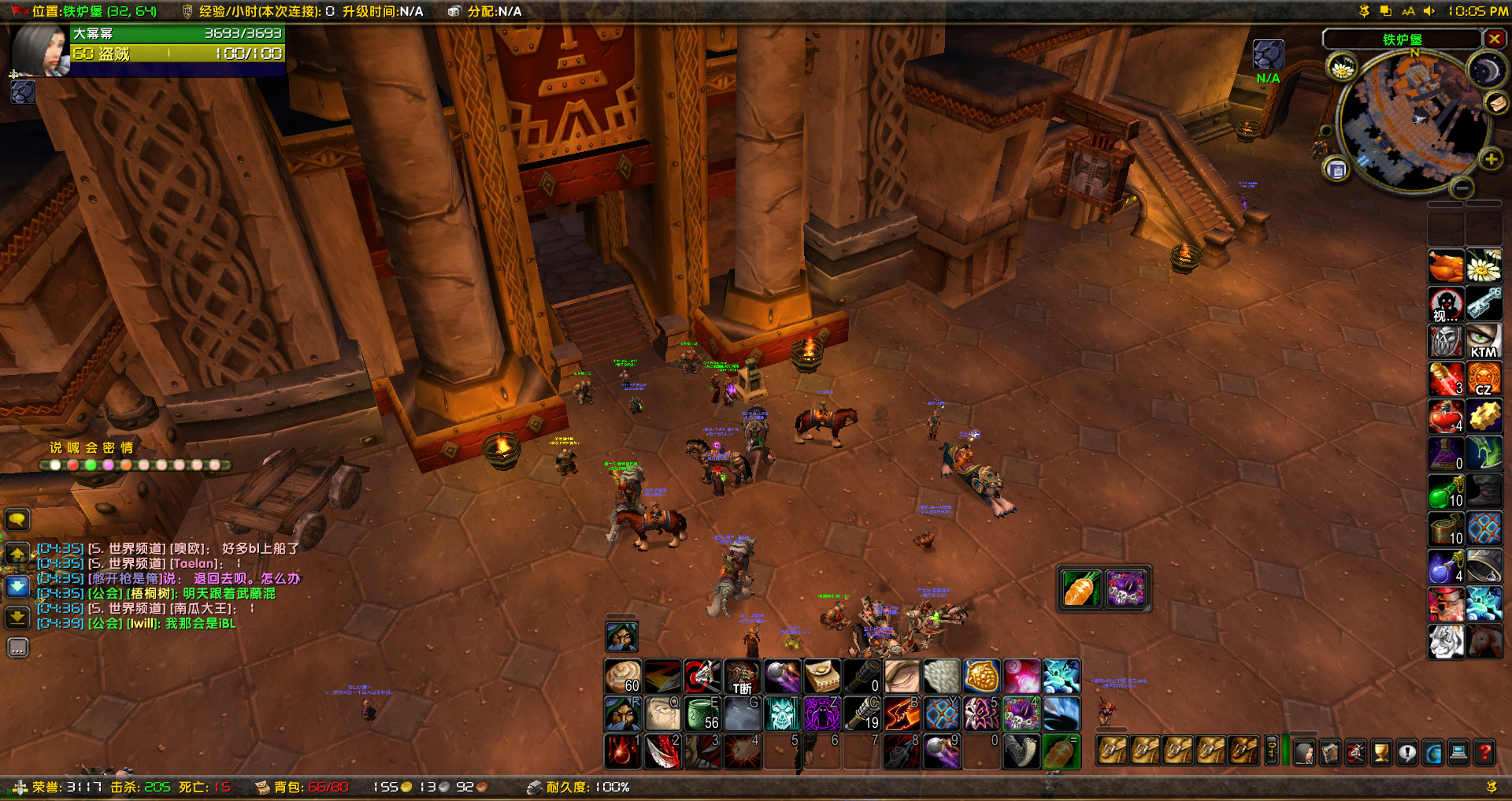Toggle the chat bubble icon above chat window
1512x801 pixels.
pyautogui.click(x=17, y=521)
